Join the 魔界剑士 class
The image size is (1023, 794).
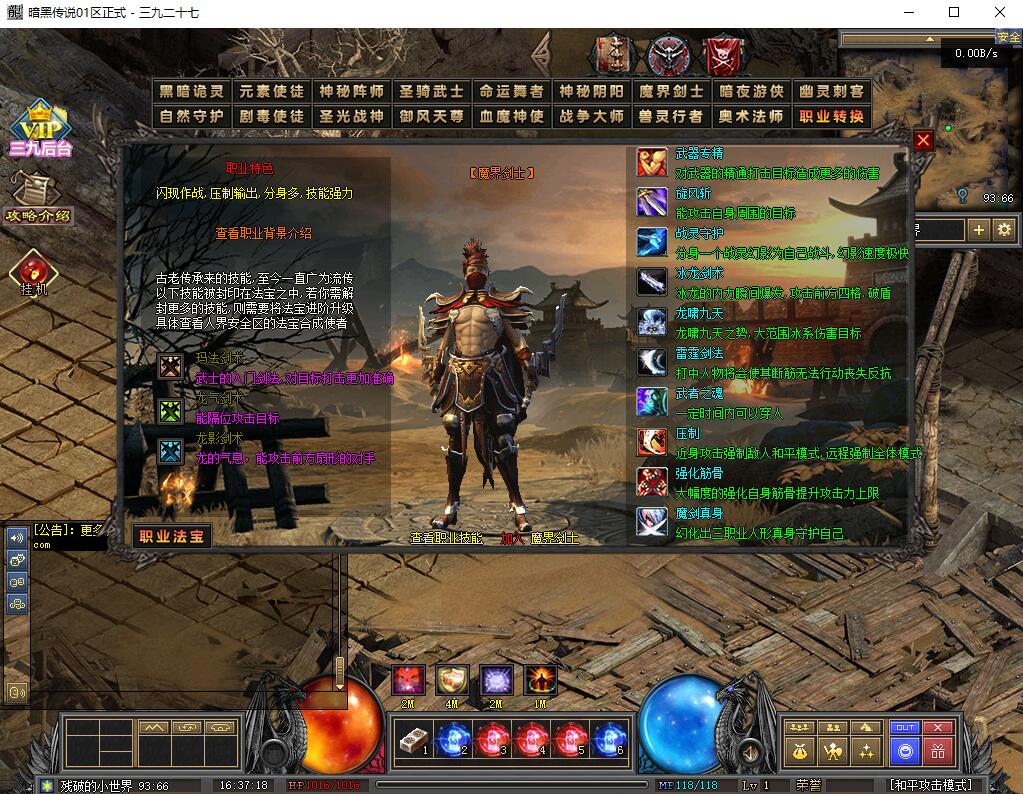point(540,538)
